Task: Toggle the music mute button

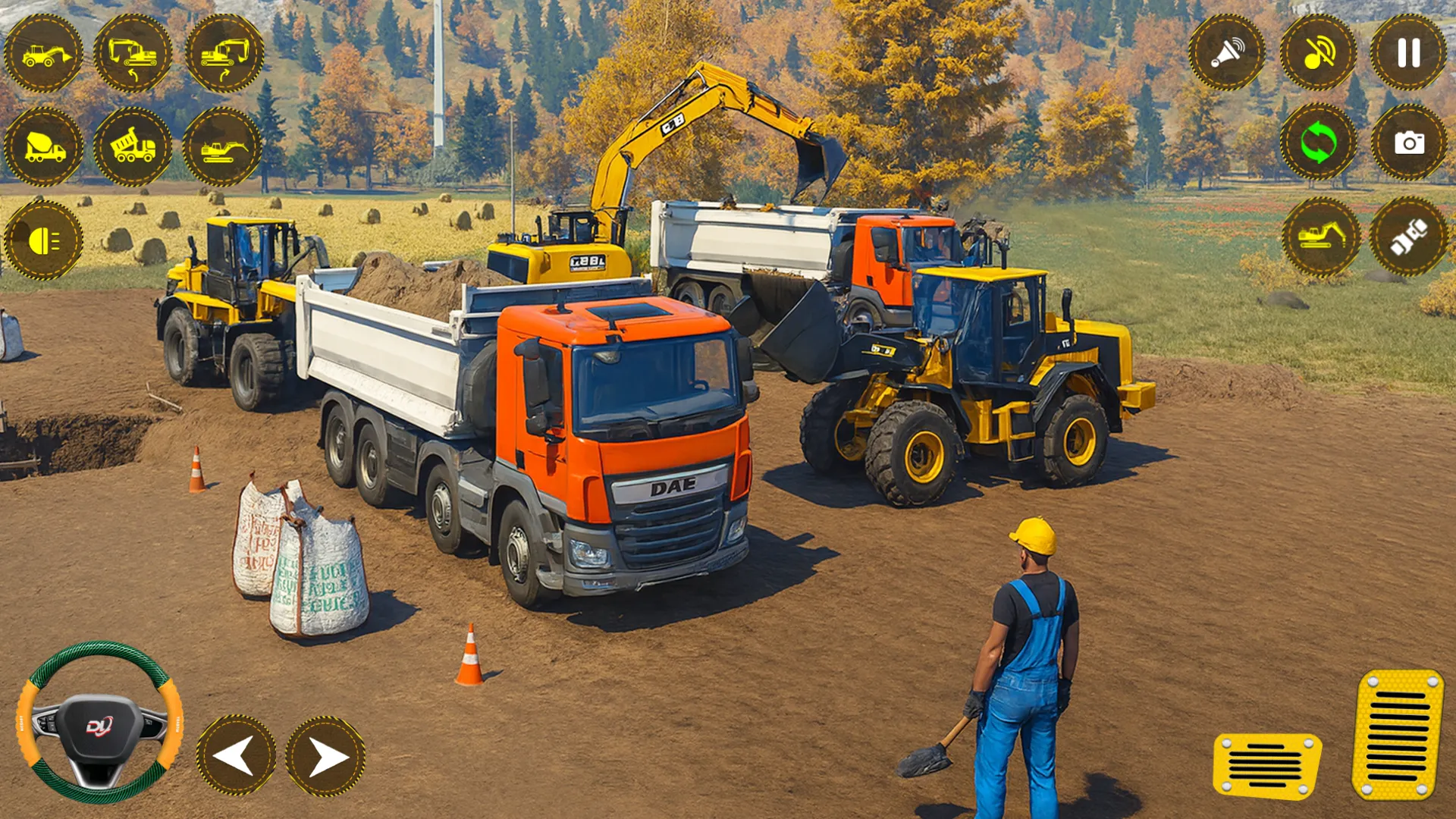Action: click(x=1318, y=53)
